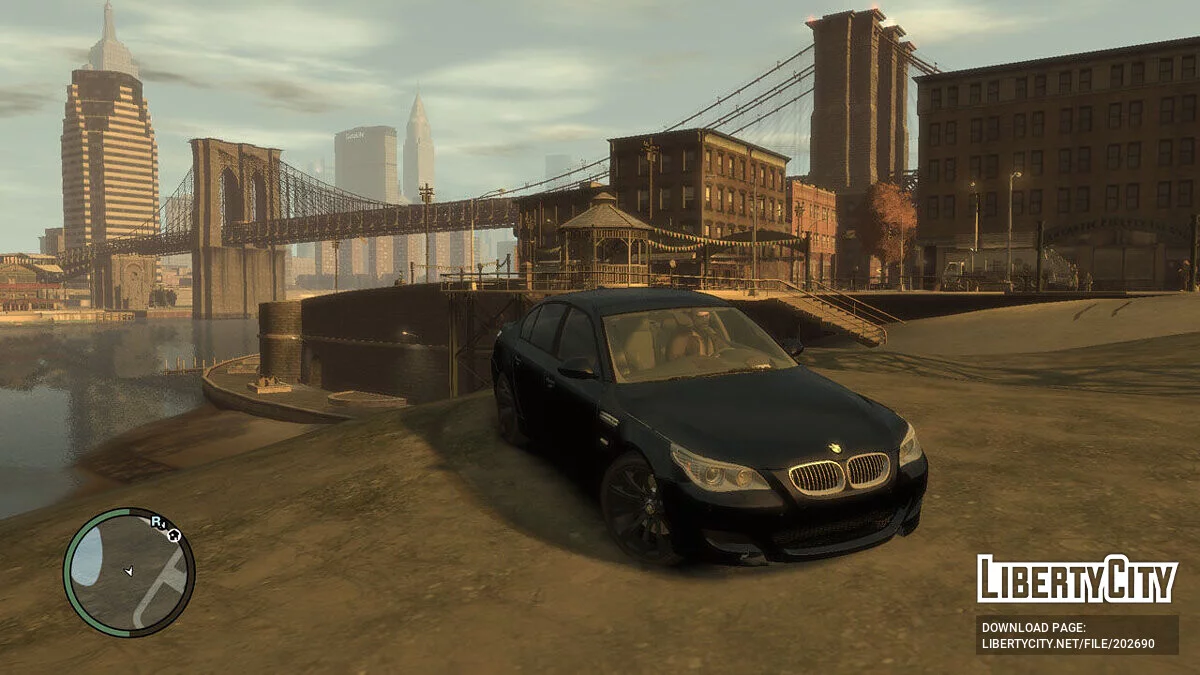Click the R contact blip on the radar
1200x675 pixels.
click(x=157, y=521)
